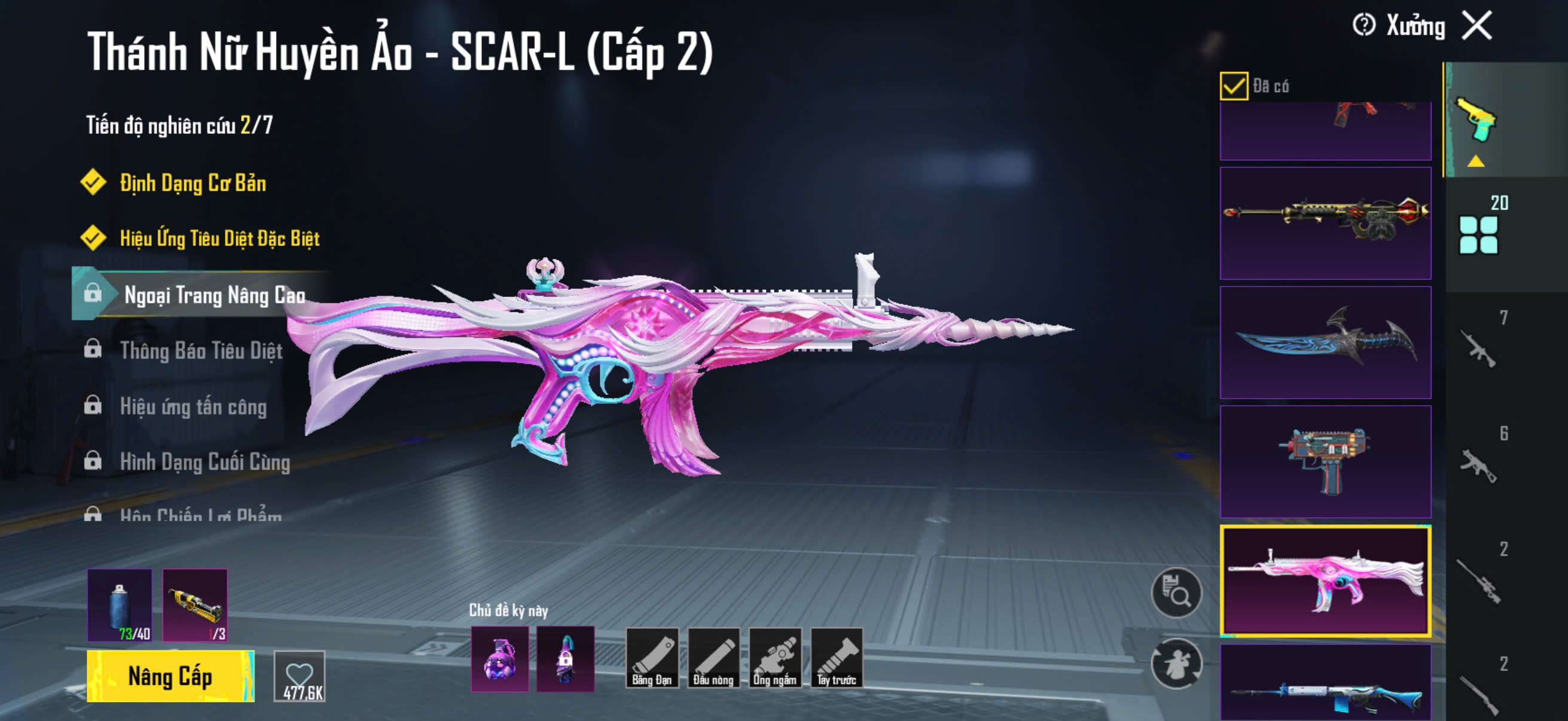Switch to the all weapons grid category

(x=1478, y=235)
